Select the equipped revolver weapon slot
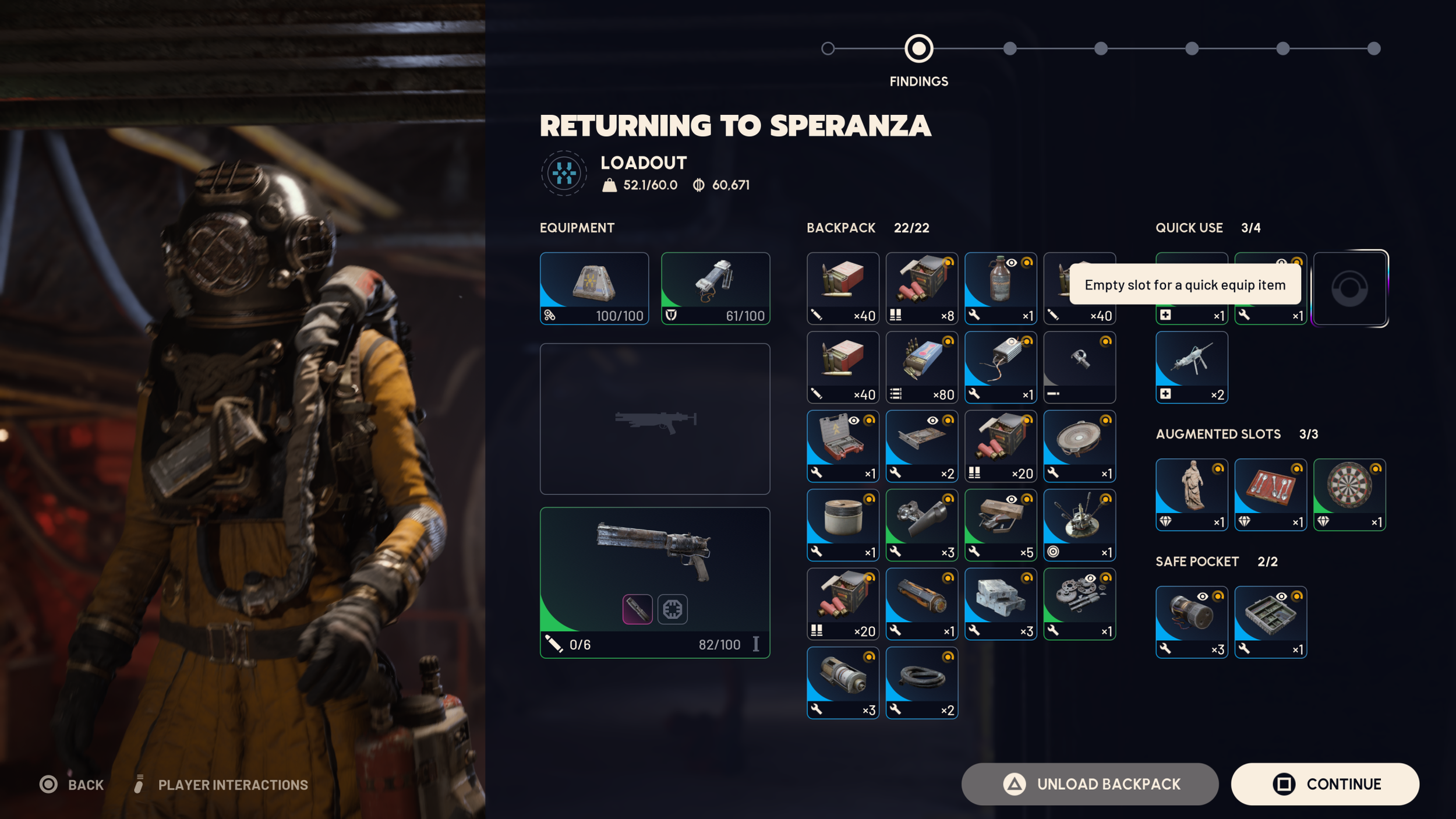Viewport: 1456px width, 819px height. pyautogui.click(x=655, y=583)
